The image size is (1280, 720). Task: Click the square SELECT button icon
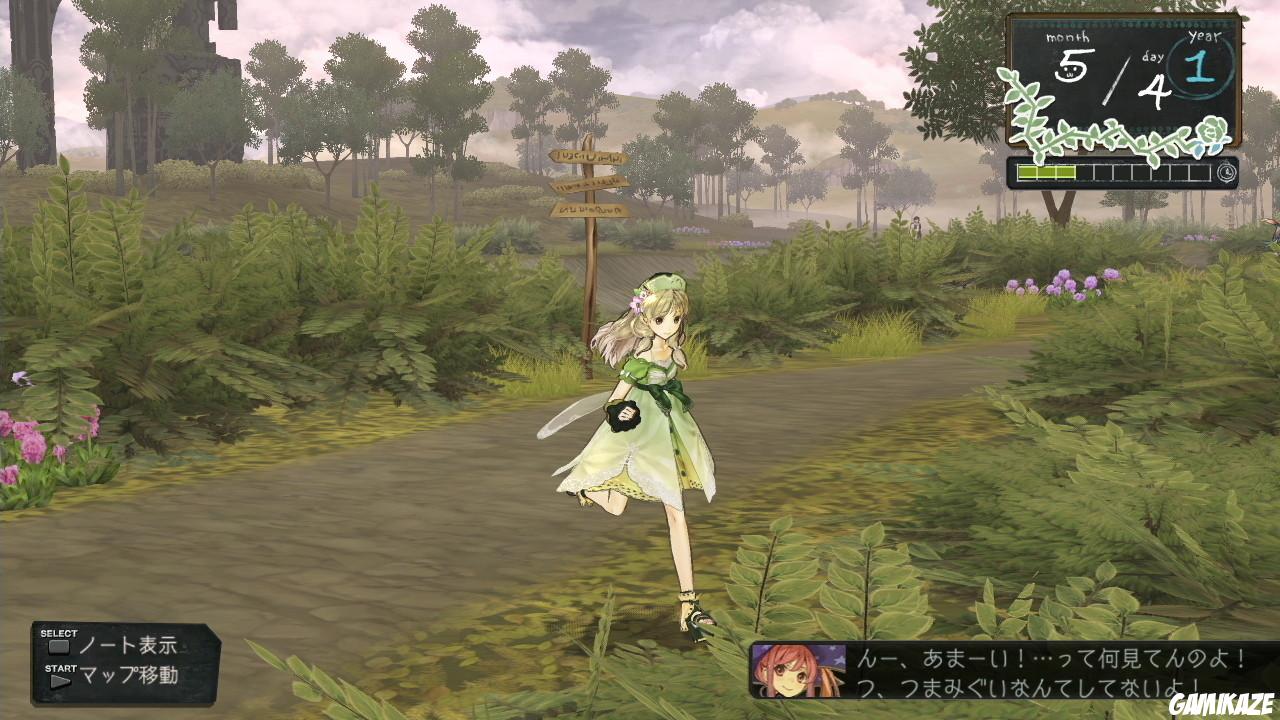click(60, 646)
